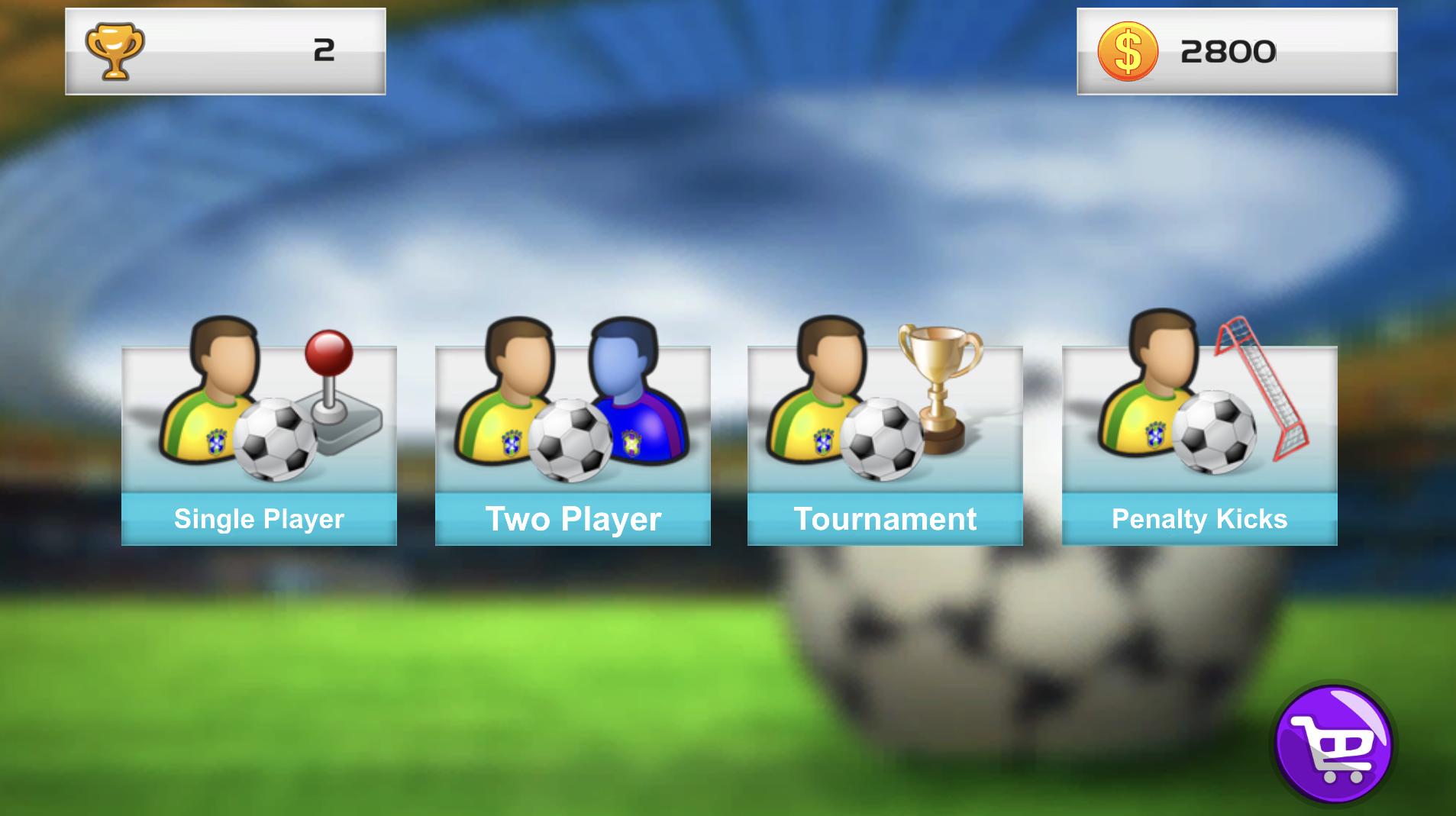The height and width of the screenshot is (816, 1456).
Task: Start Penalty Kicks mode
Action: (1199, 443)
